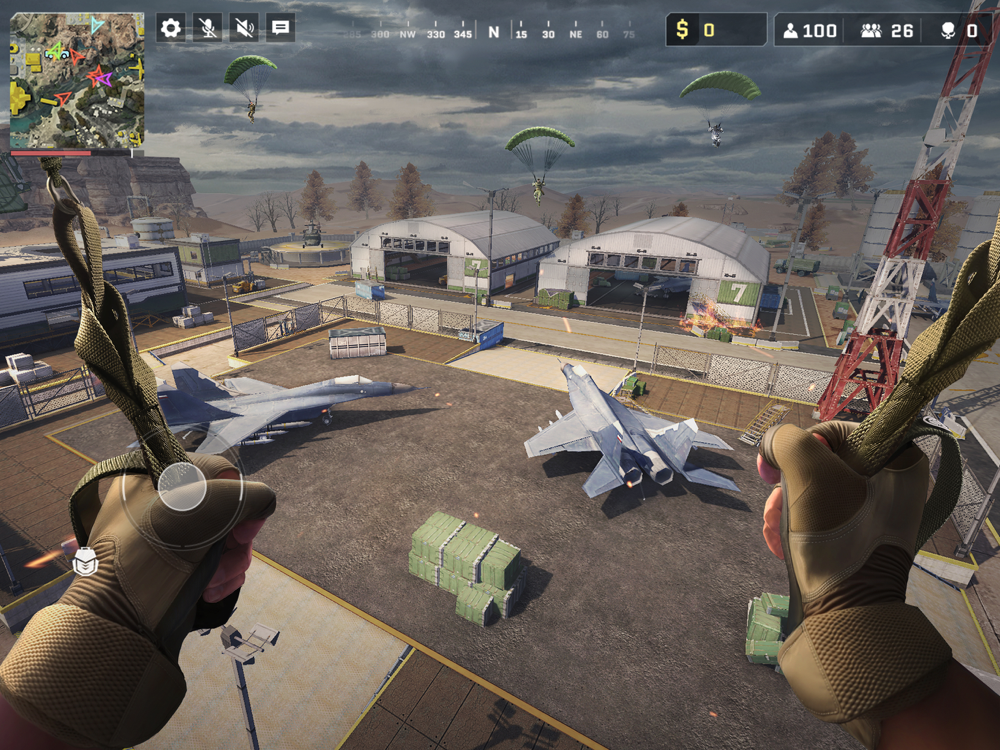Viewport: 1000px width, 750px height.
Task: Open the gear settings menu
Action: tap(171, 28)
